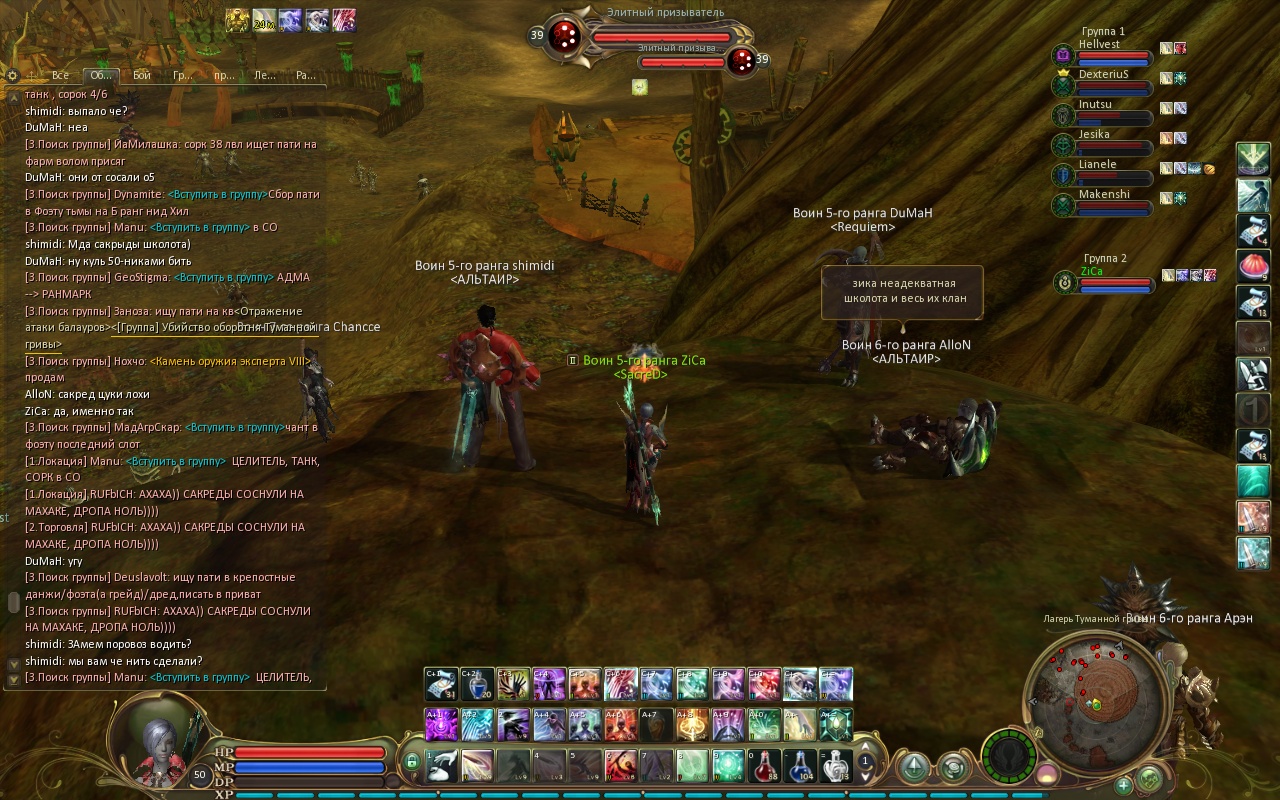Screen dimensions: 1280x800
Task: Open the "Бой" combat chat tab
Action: (x=141, y=75)
